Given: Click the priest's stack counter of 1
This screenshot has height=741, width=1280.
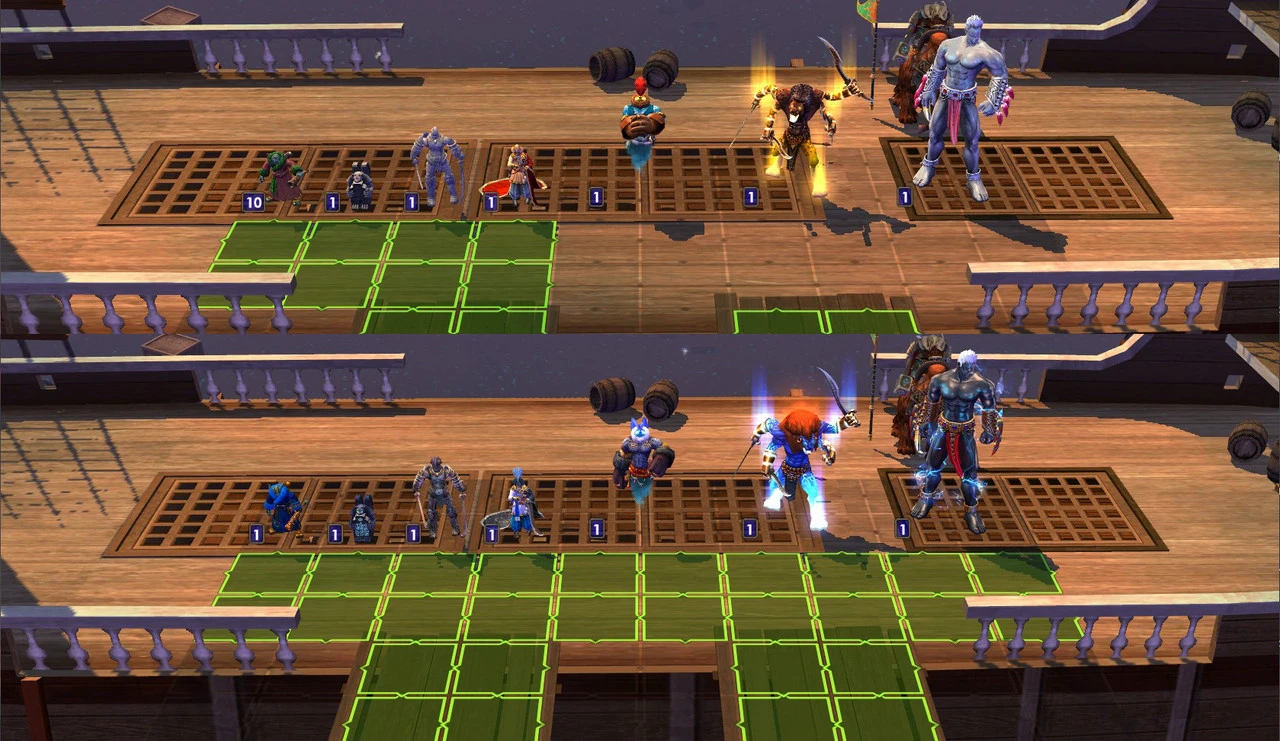Looking at the screenshot, I should coord(491,200).
